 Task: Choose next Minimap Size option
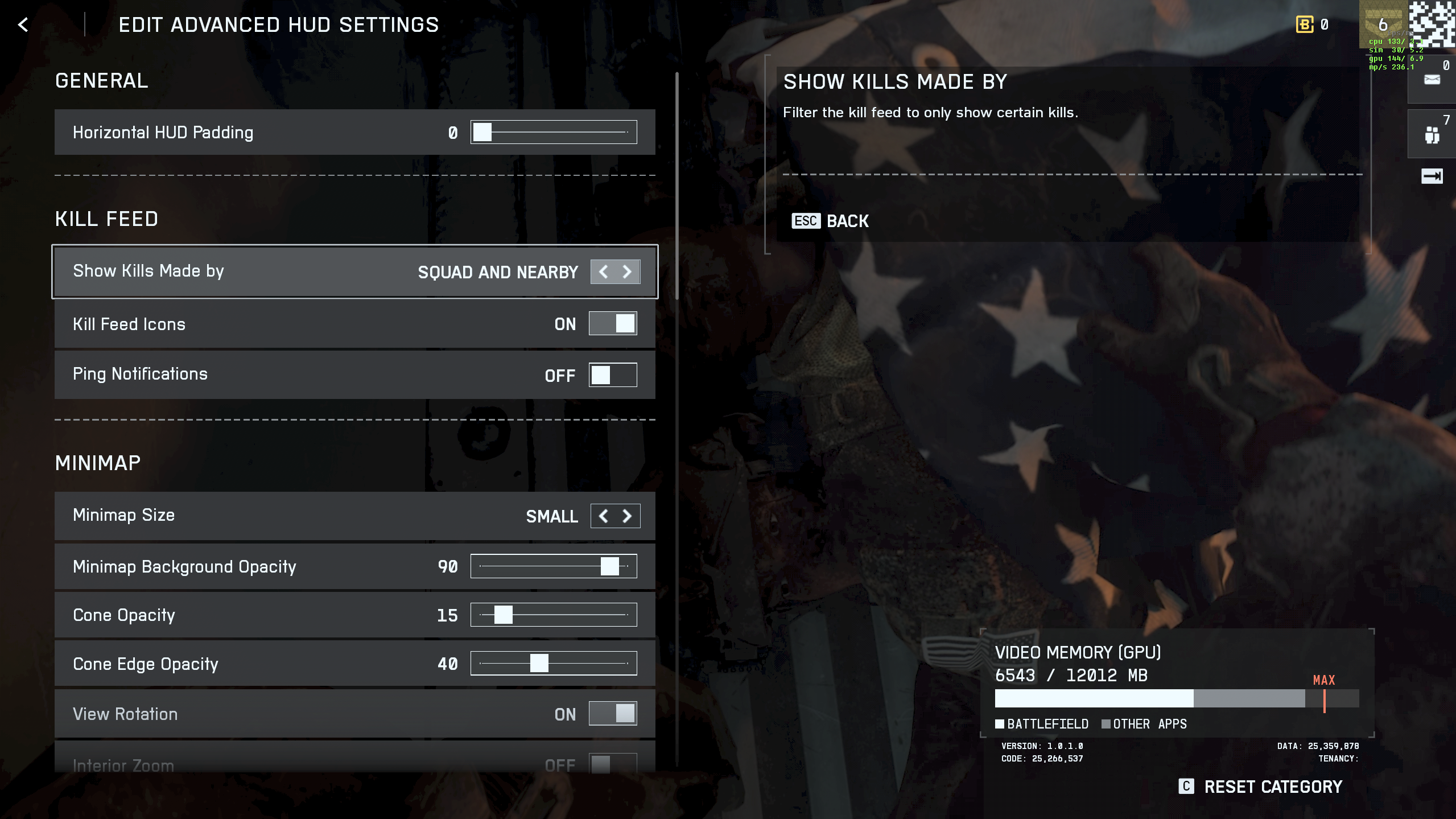(627, 516)
